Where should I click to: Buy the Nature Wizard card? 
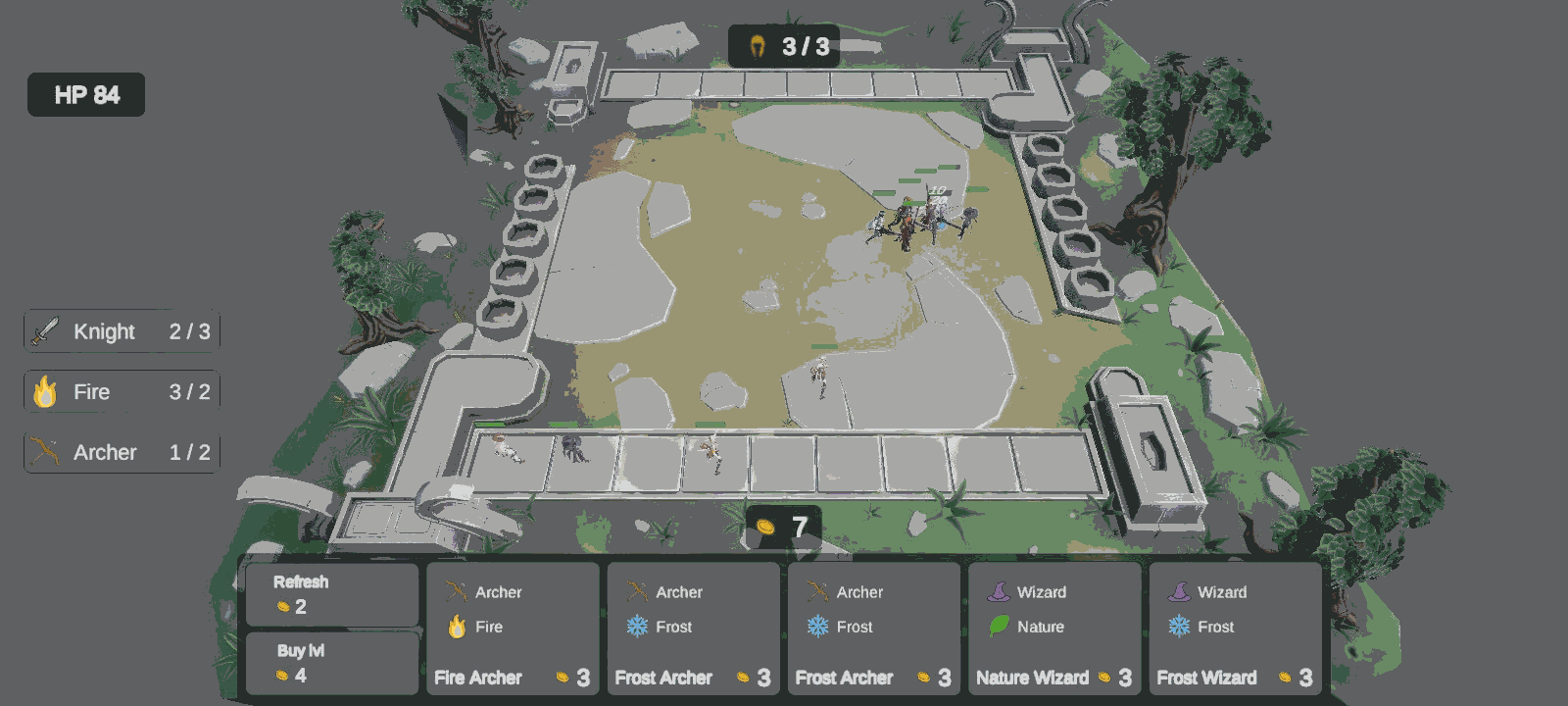tap(1054, 629)
